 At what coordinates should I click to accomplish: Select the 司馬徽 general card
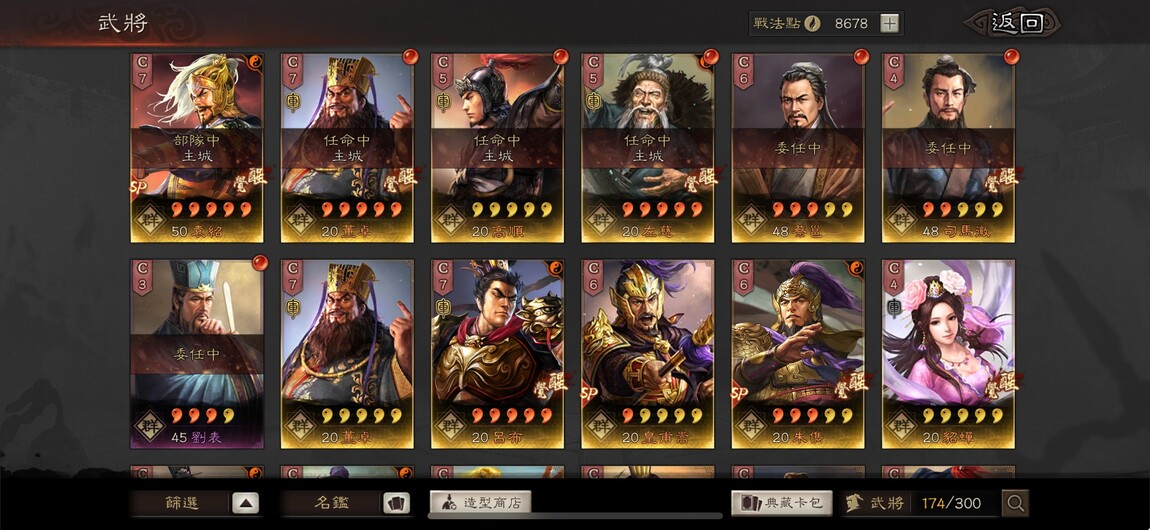pos(947,147)
